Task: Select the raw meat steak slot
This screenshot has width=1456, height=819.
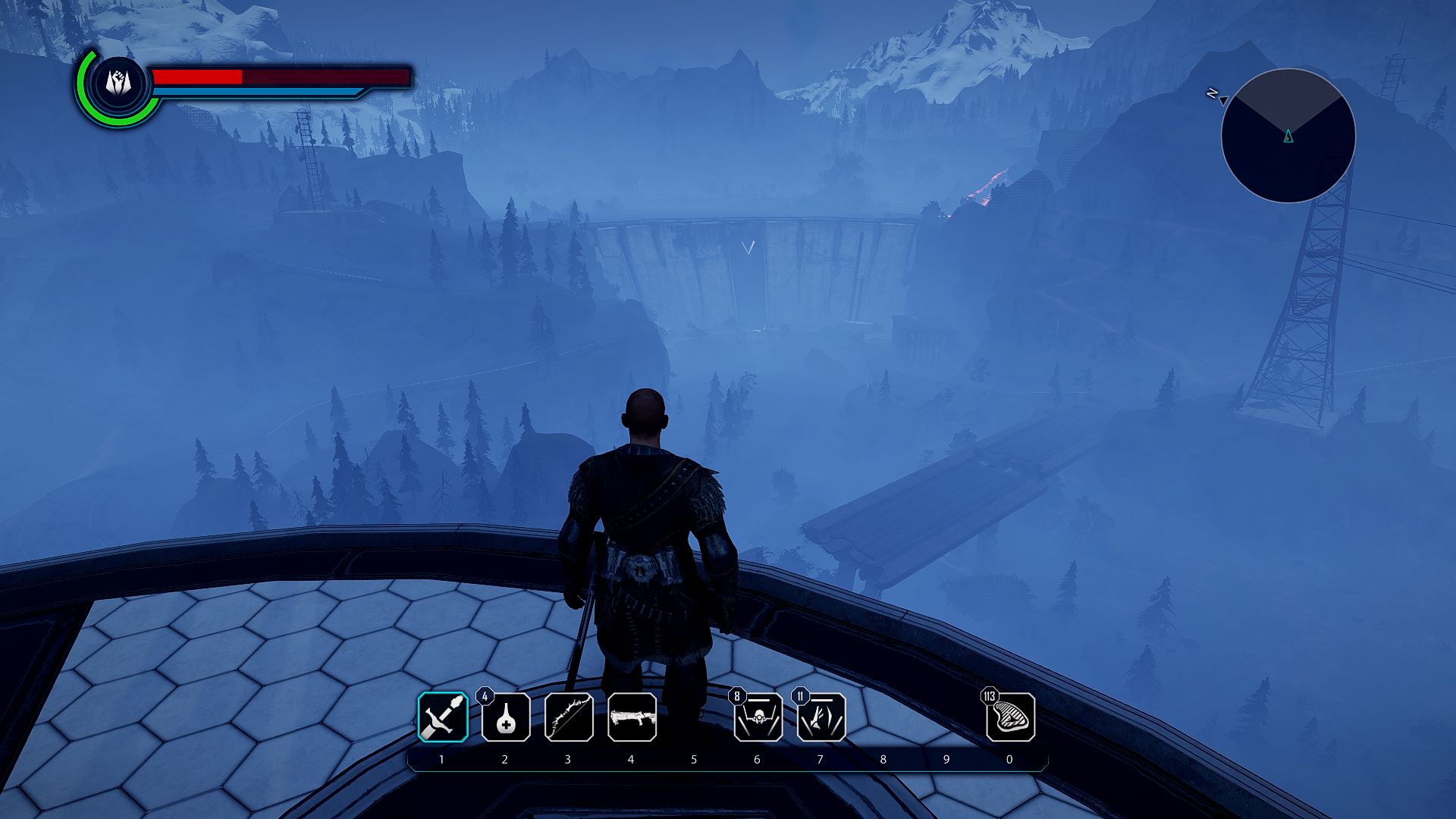Action: (1010, 717)
